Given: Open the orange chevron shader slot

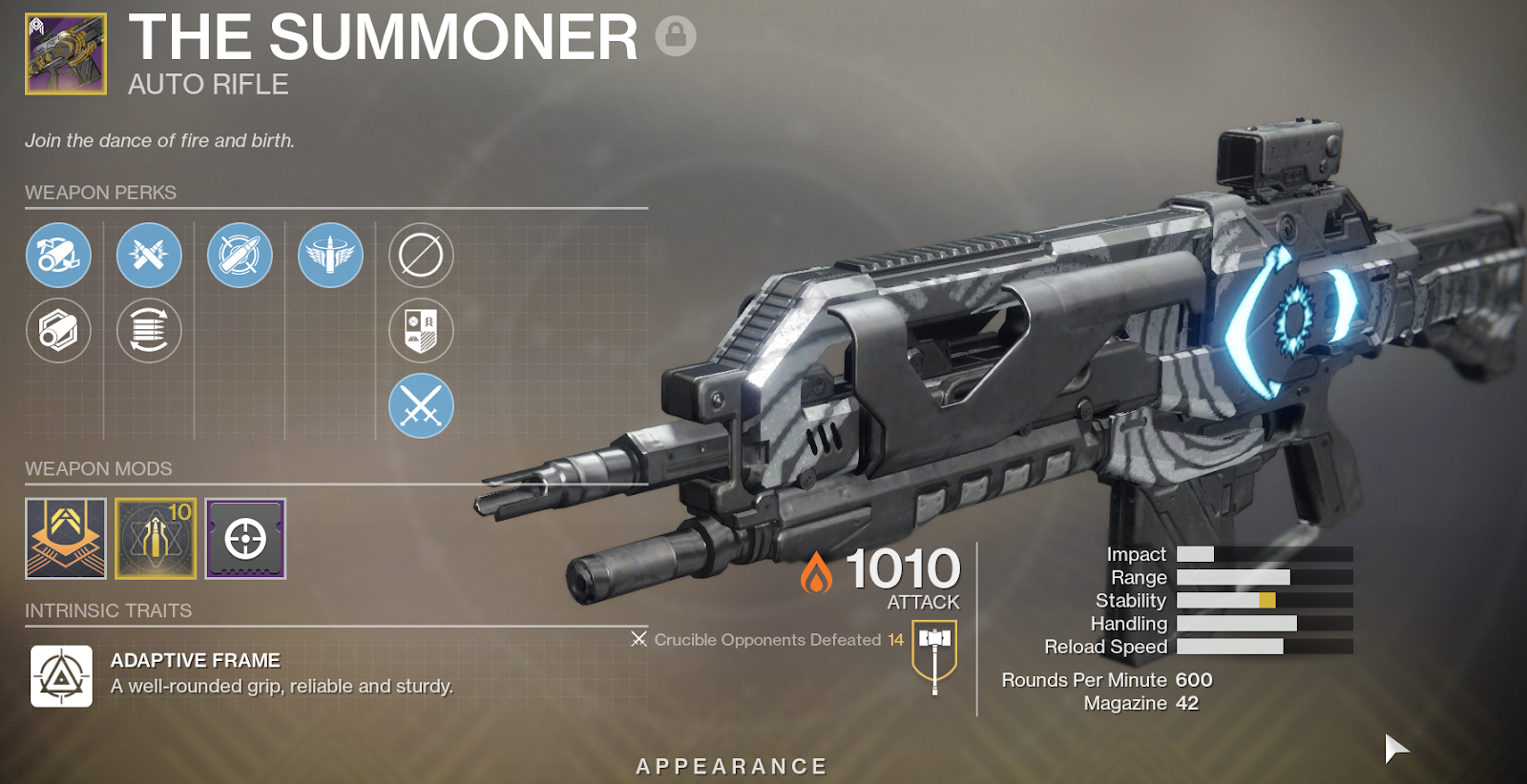Looking at the screenshot, I should pos(66,539).
